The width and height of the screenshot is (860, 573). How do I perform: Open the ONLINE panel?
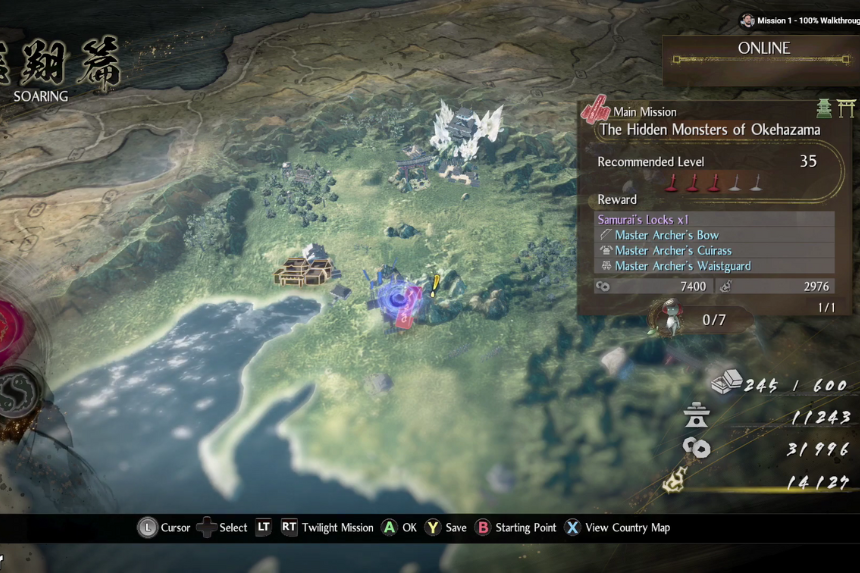(x=764, y=49)
